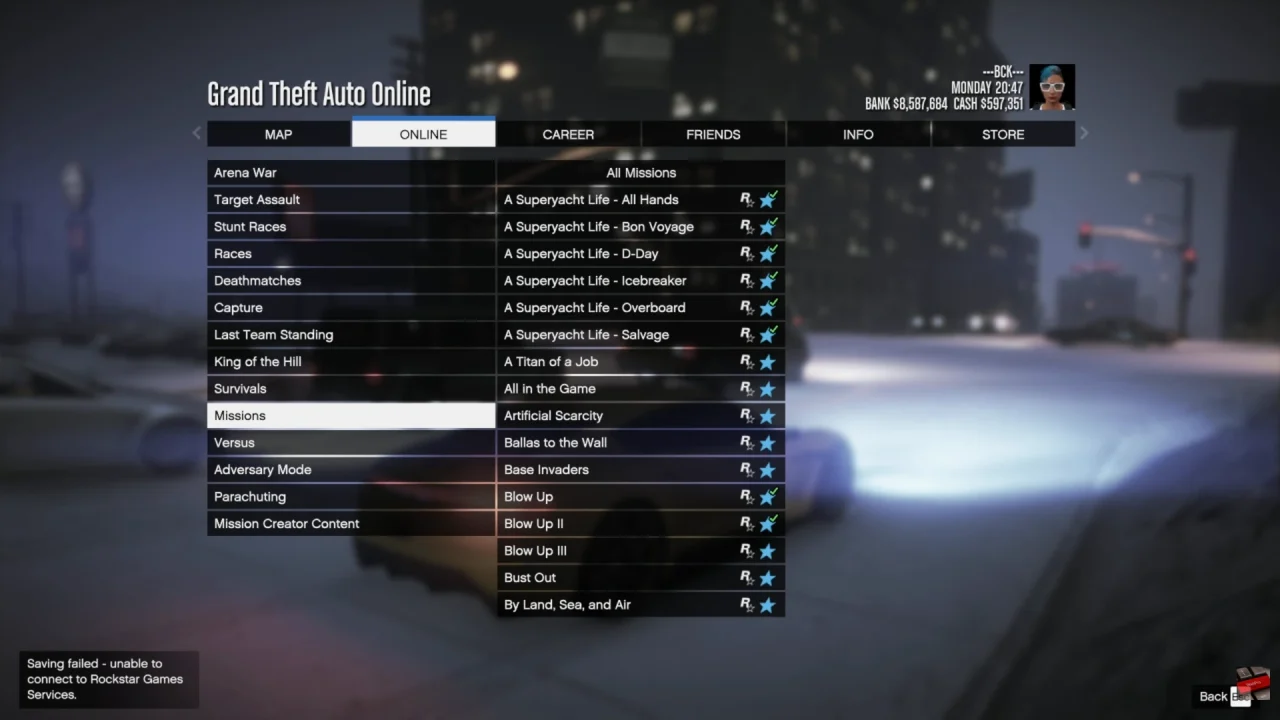The width and height of the screenshot is (1280, 720).
Task: Switch to the MAP tab
Action: [x=278, y=133]
